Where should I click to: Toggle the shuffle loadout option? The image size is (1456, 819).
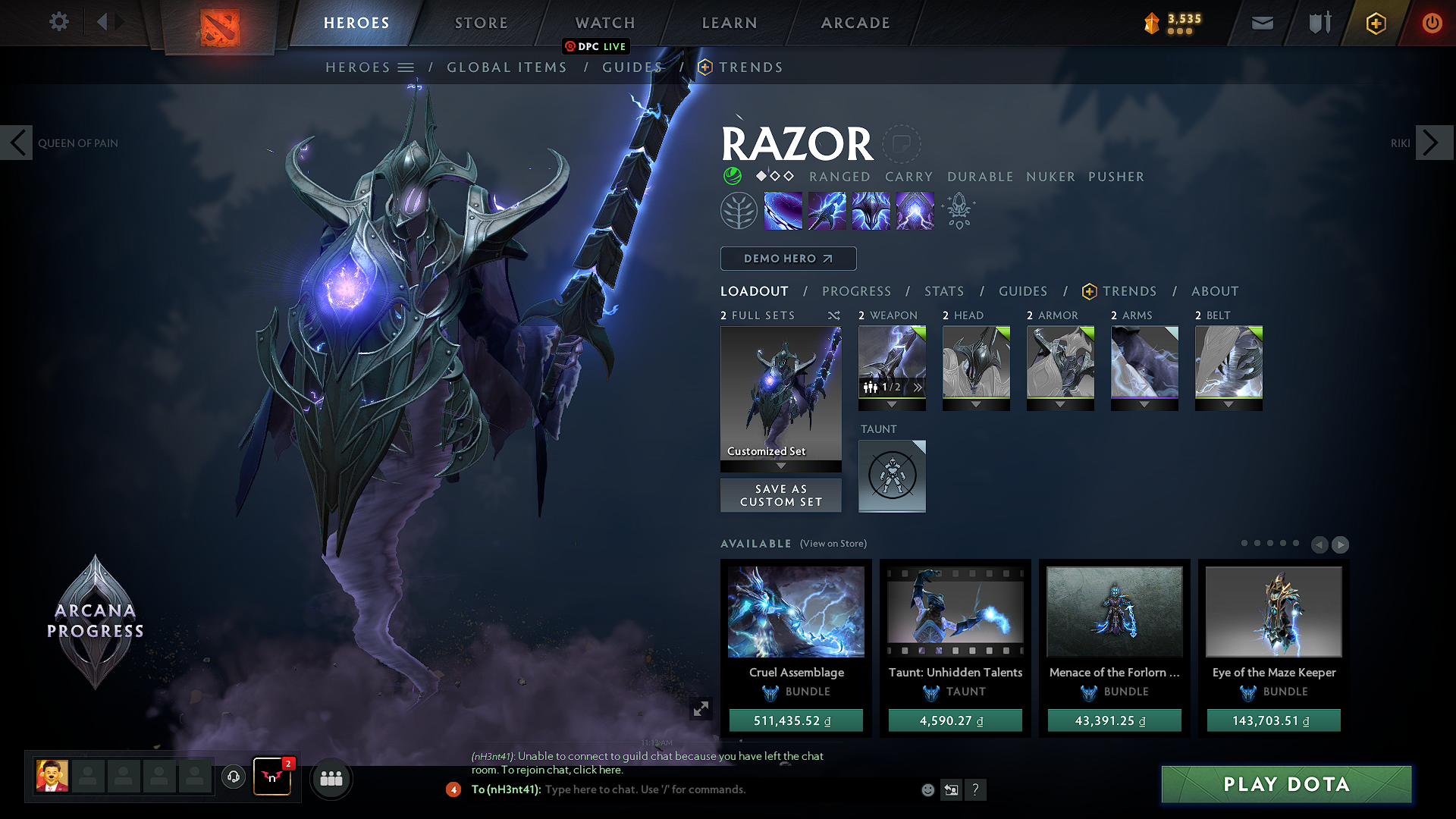click(833, 315)
